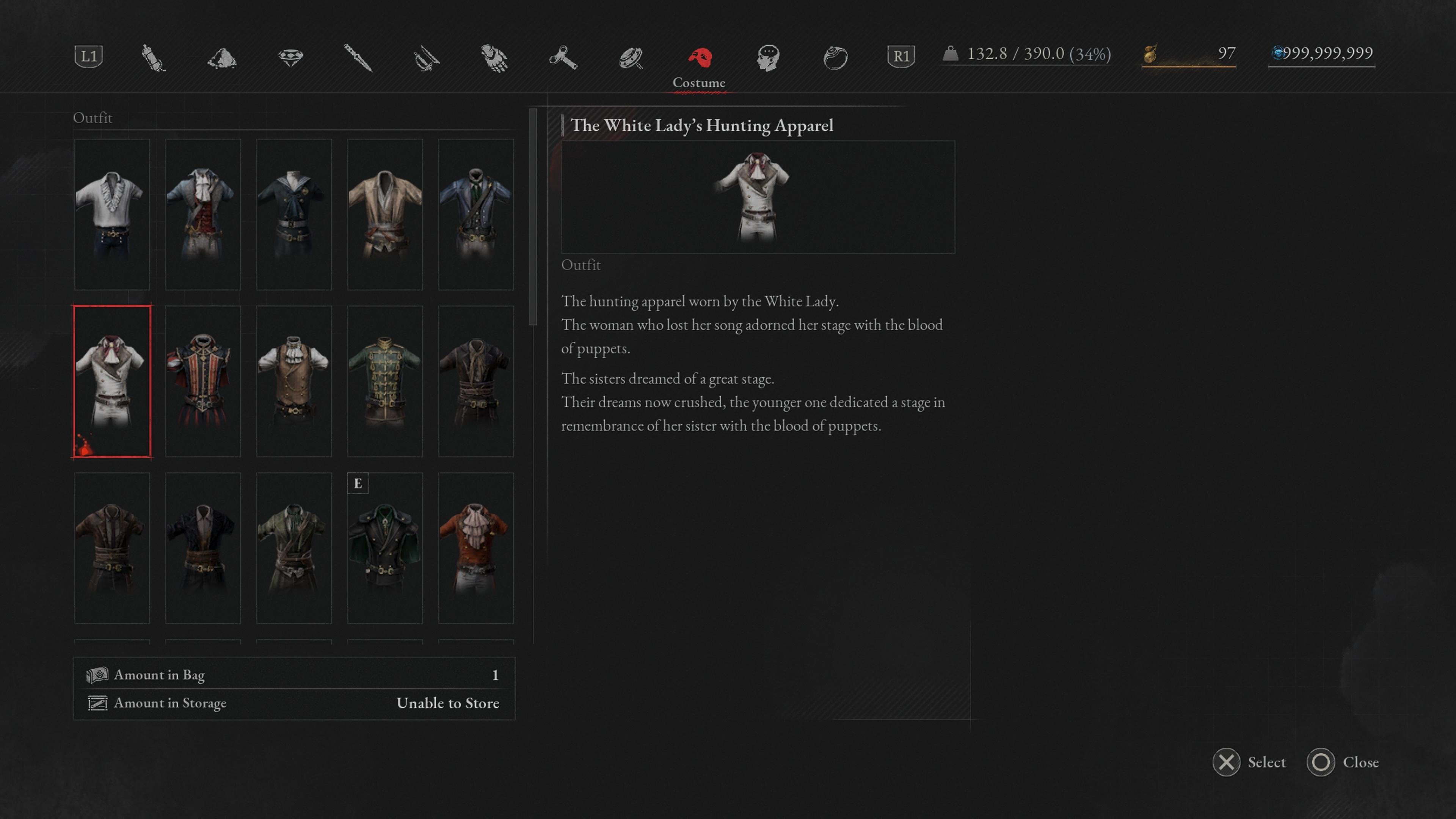The width and height of the screenshot is (1456, 819).
Task: Select the red mask Costume tab
Action: click(699, 58)
